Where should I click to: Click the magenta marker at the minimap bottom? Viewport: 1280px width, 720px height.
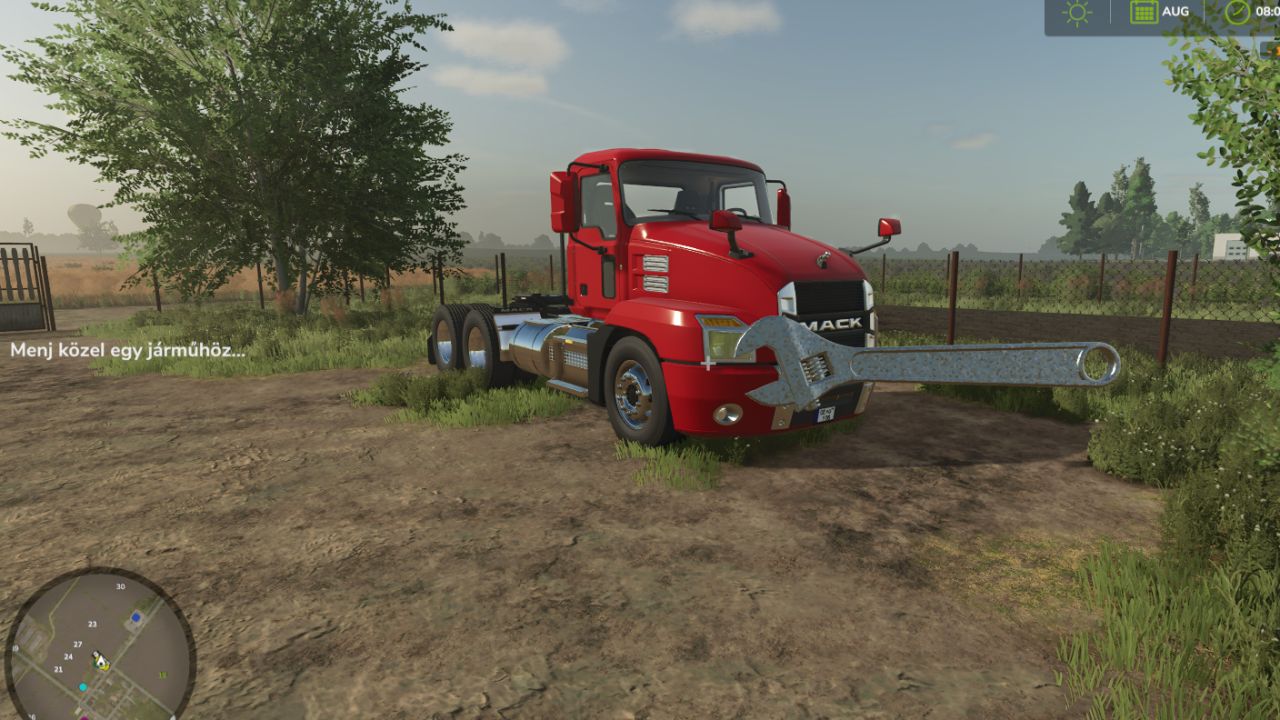click(85, 717)
